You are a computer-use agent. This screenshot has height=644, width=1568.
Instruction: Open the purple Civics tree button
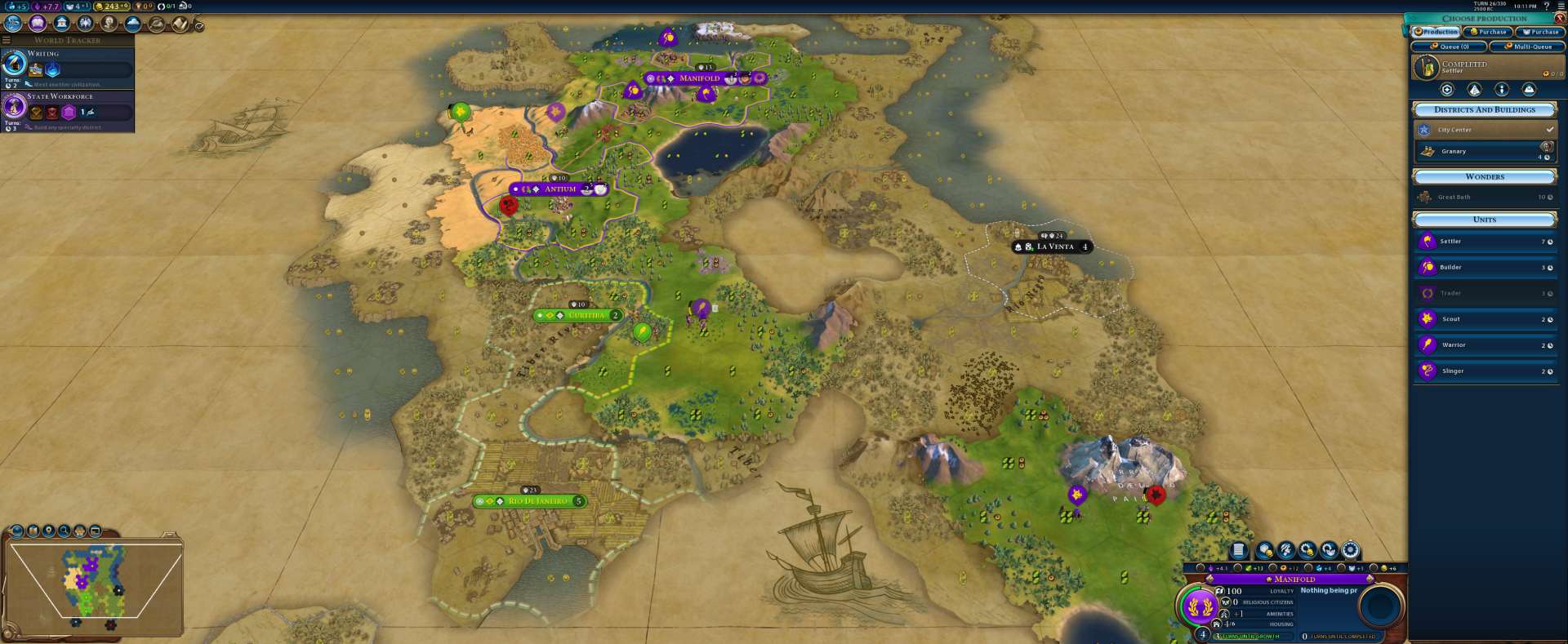click(38, 24)
